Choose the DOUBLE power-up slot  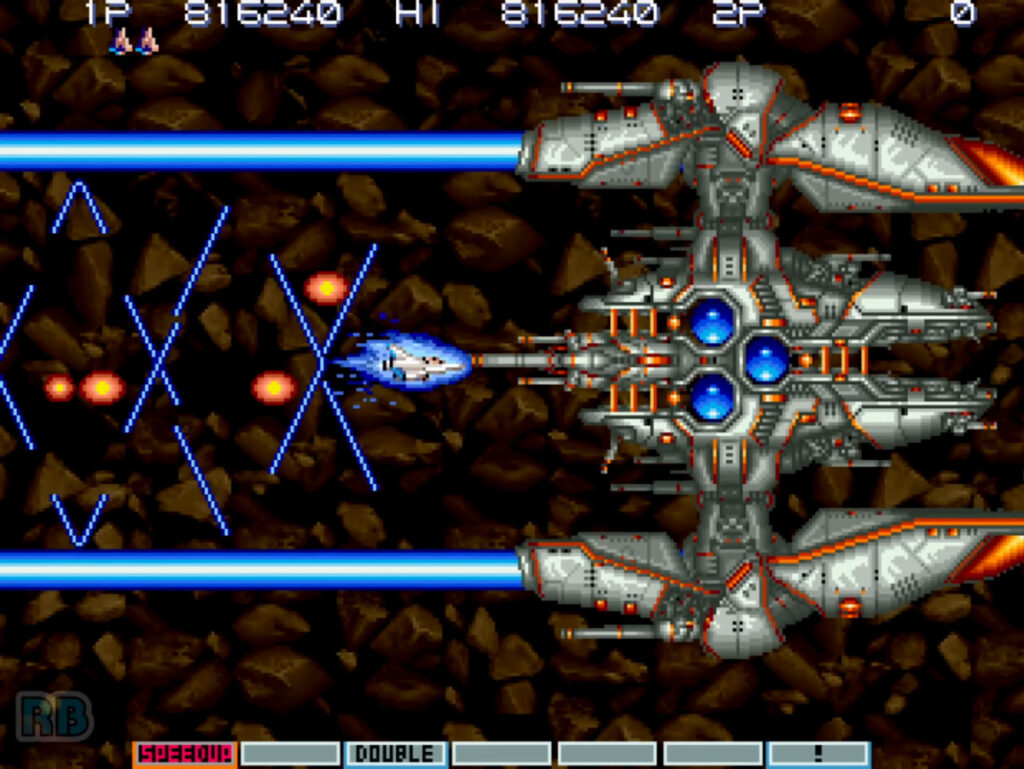(x=396, y=754)
